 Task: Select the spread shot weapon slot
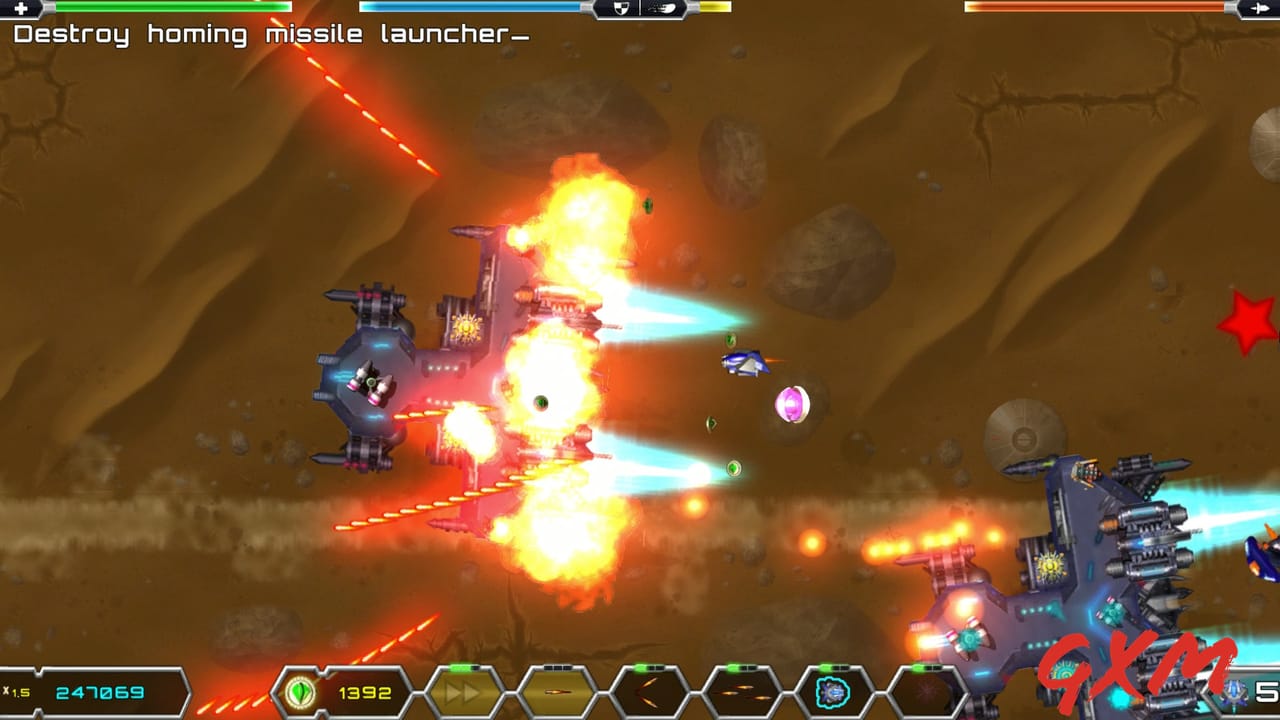(x=648, y=692)
